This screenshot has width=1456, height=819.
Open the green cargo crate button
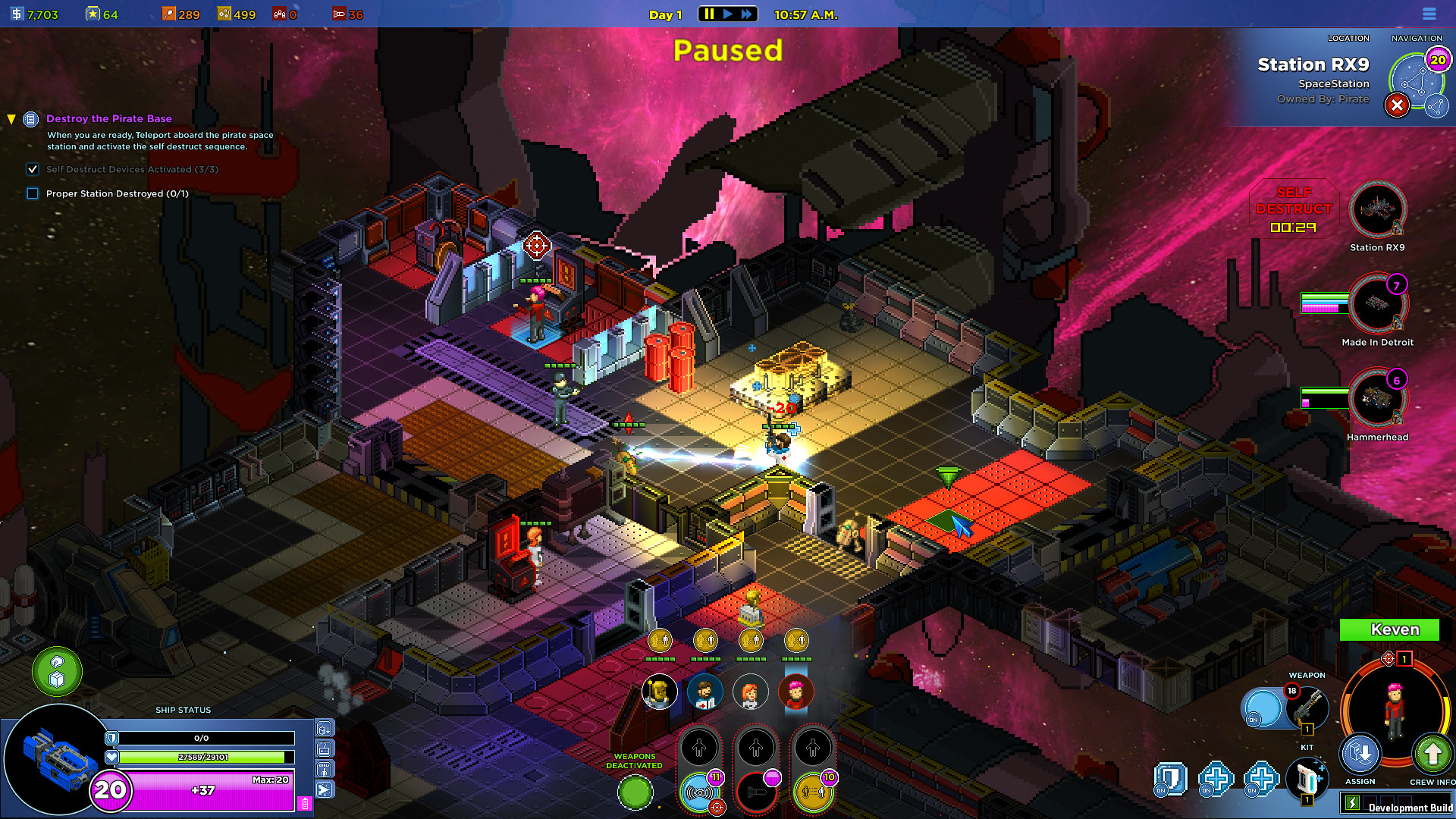click(57, 672)
